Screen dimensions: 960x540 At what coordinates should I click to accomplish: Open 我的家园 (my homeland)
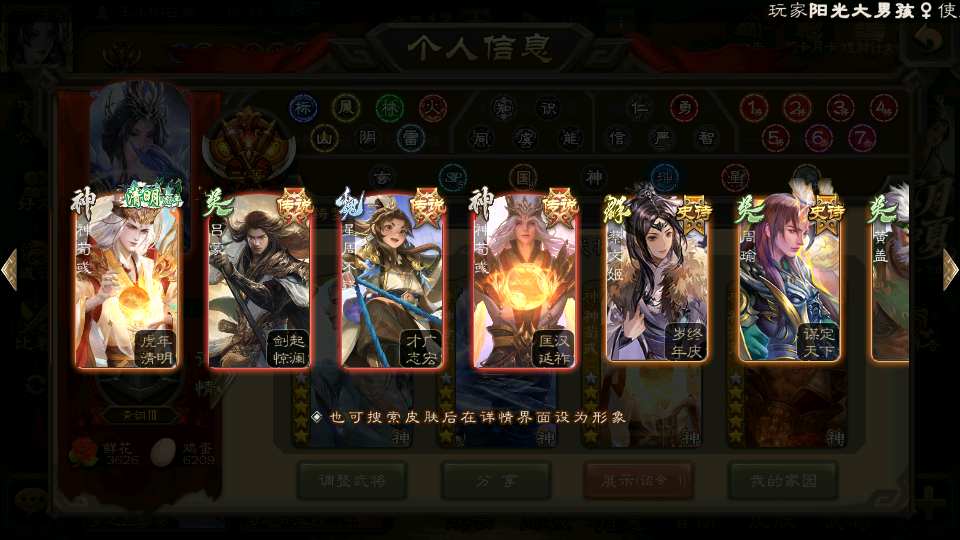(x=783, y=481)
